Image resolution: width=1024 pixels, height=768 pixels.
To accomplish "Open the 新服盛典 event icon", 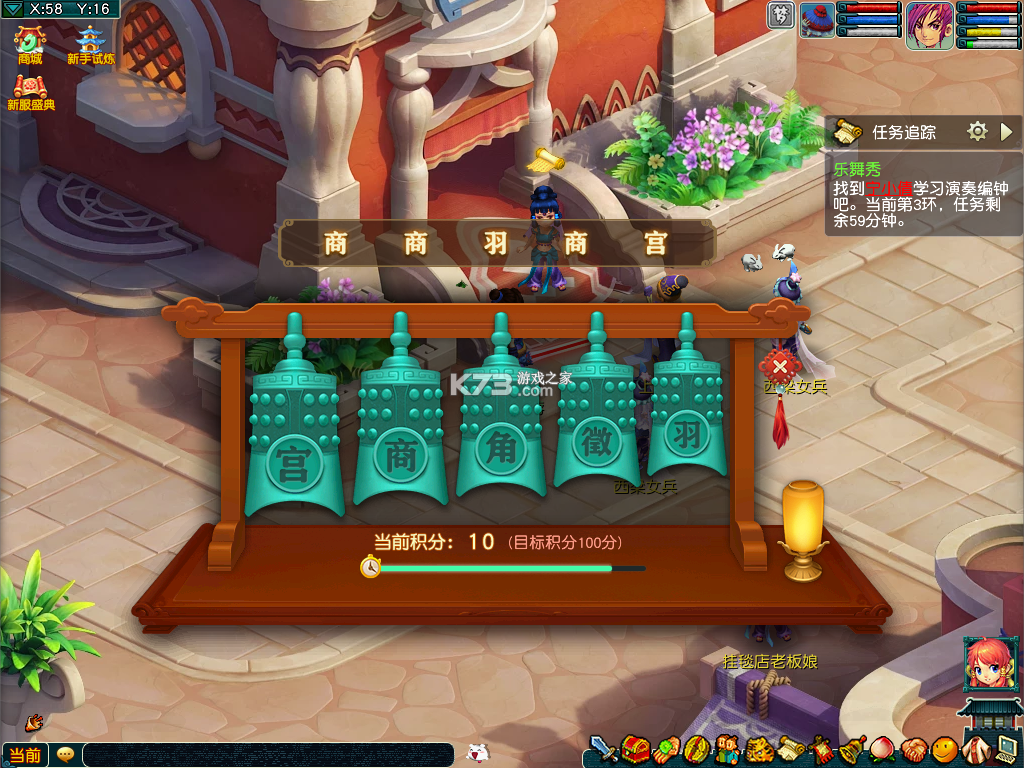I will [x=30, y=90].
